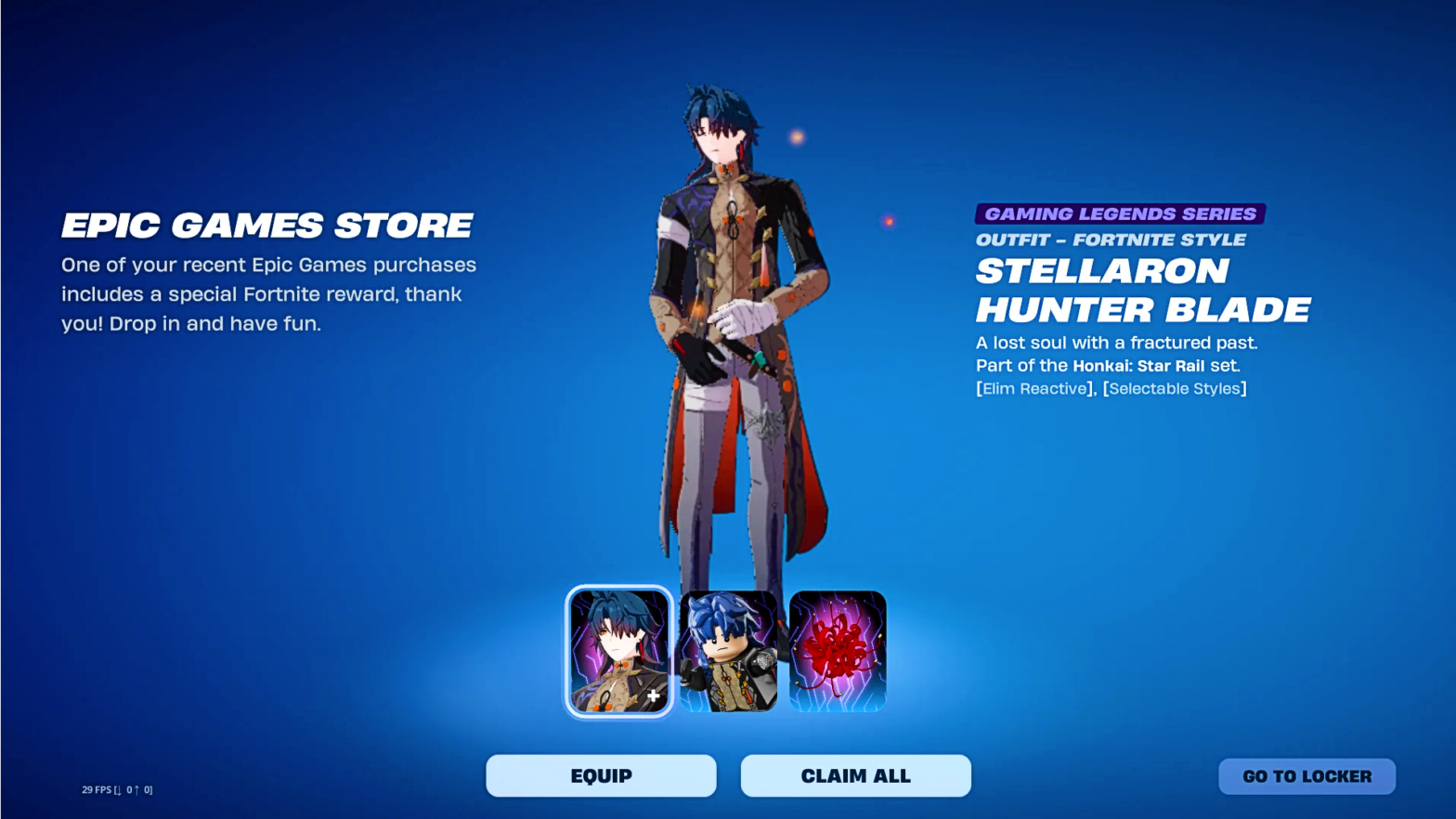Switch selection off the highlighted outfit tile
1456x819 pixels.
tap(728, 650)
